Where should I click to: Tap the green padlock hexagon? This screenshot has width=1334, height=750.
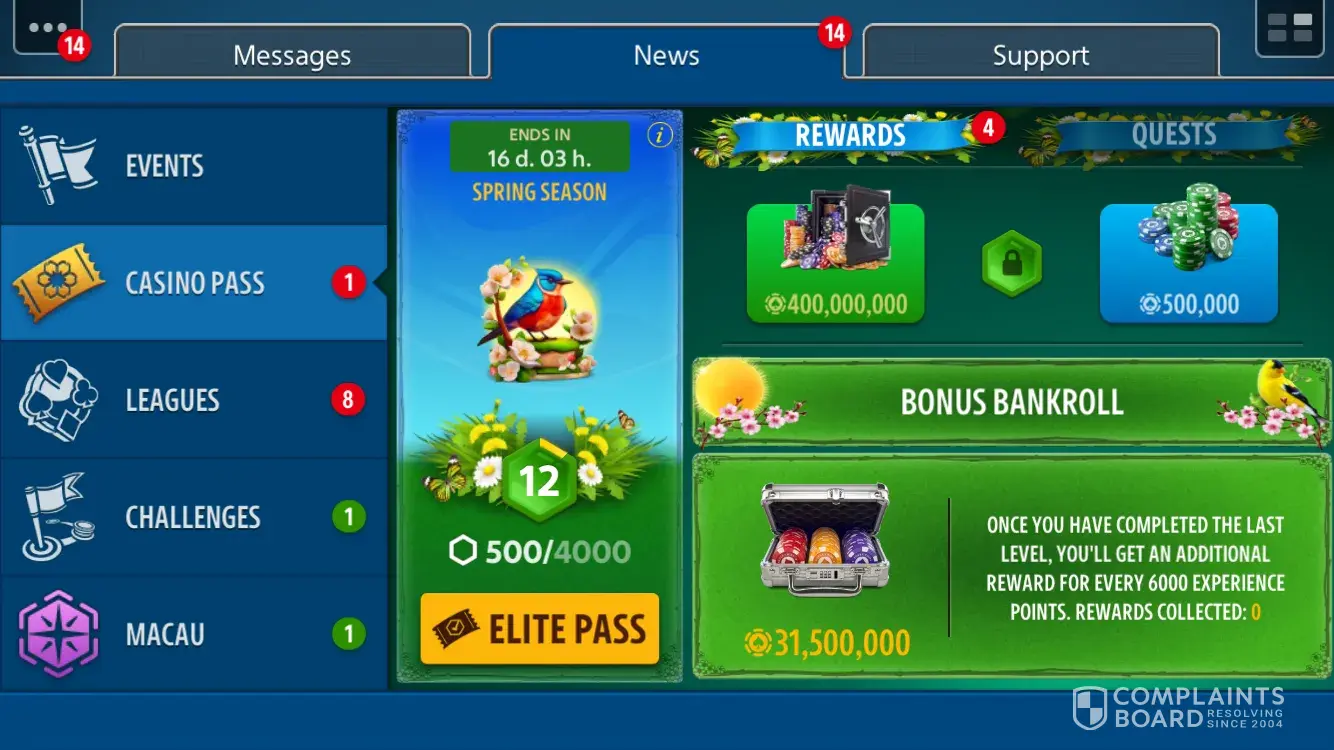click(1011, 264)
